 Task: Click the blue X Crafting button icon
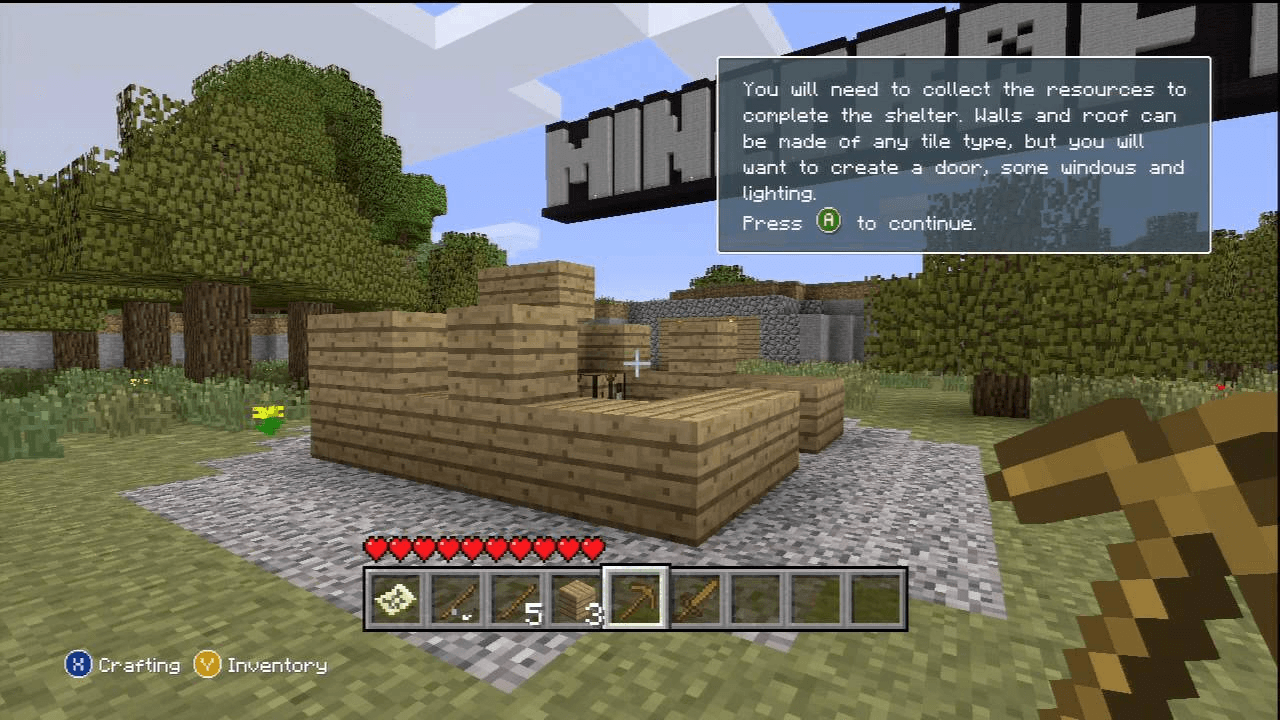pos(79,665)
